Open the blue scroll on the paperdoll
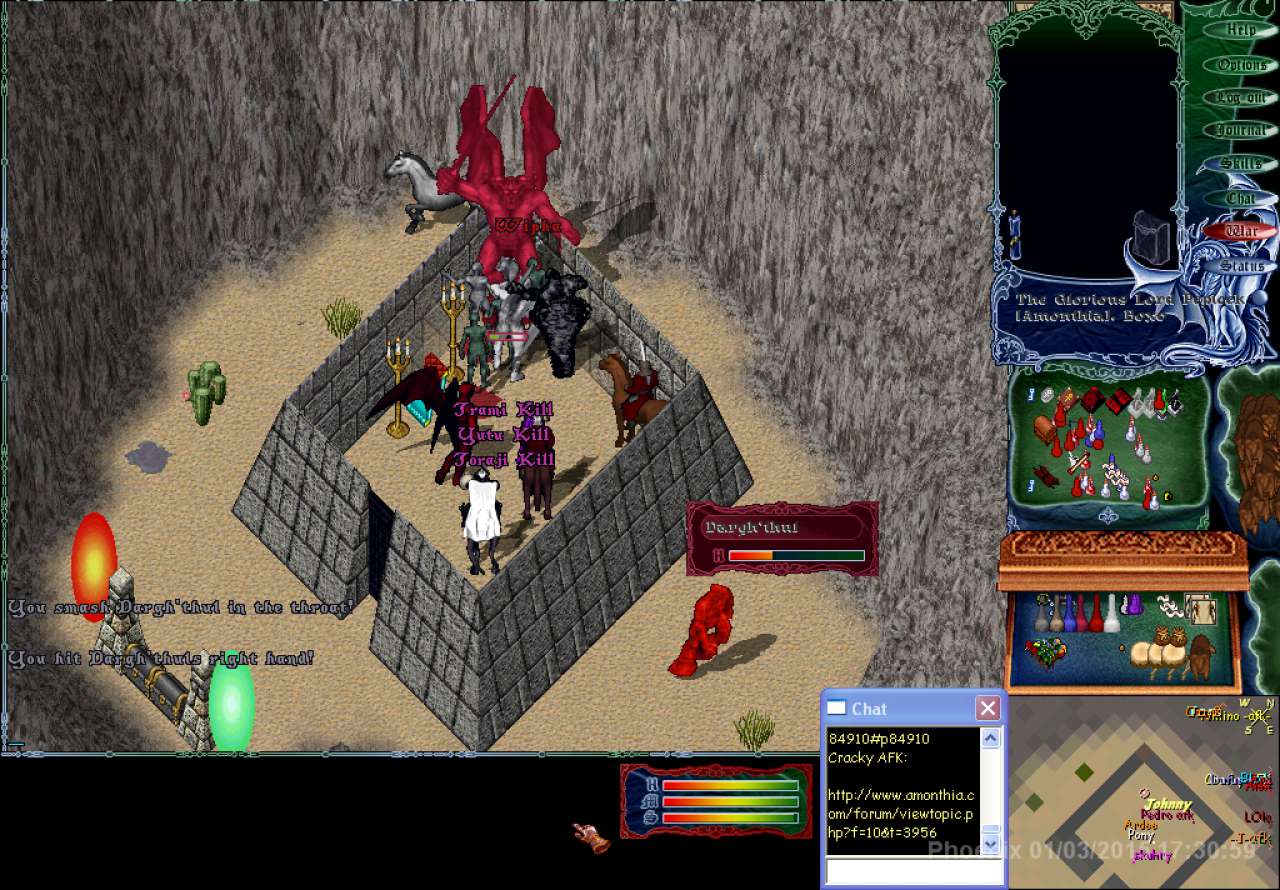 (1015, 236)
